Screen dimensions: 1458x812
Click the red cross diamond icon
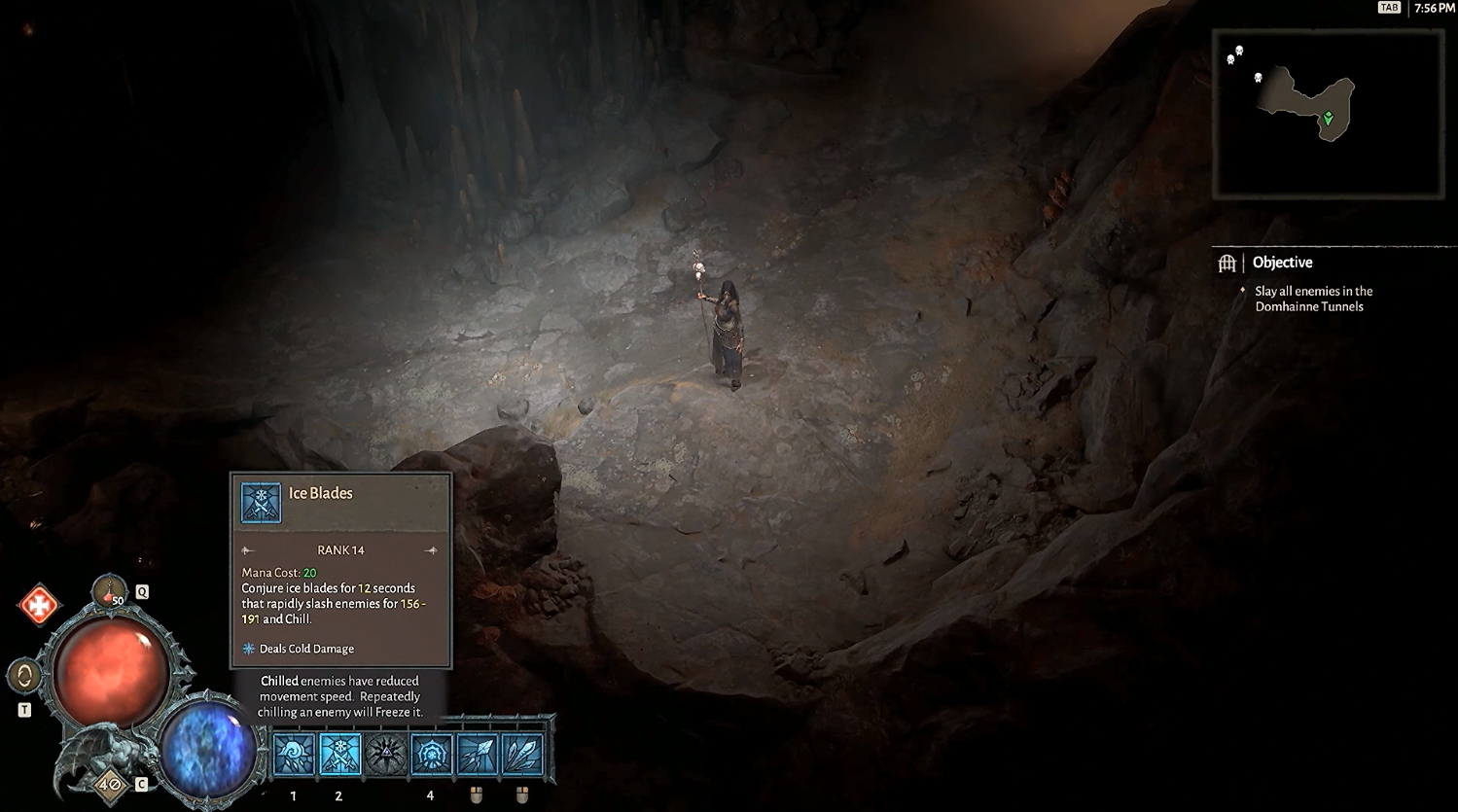pos(39,606)
